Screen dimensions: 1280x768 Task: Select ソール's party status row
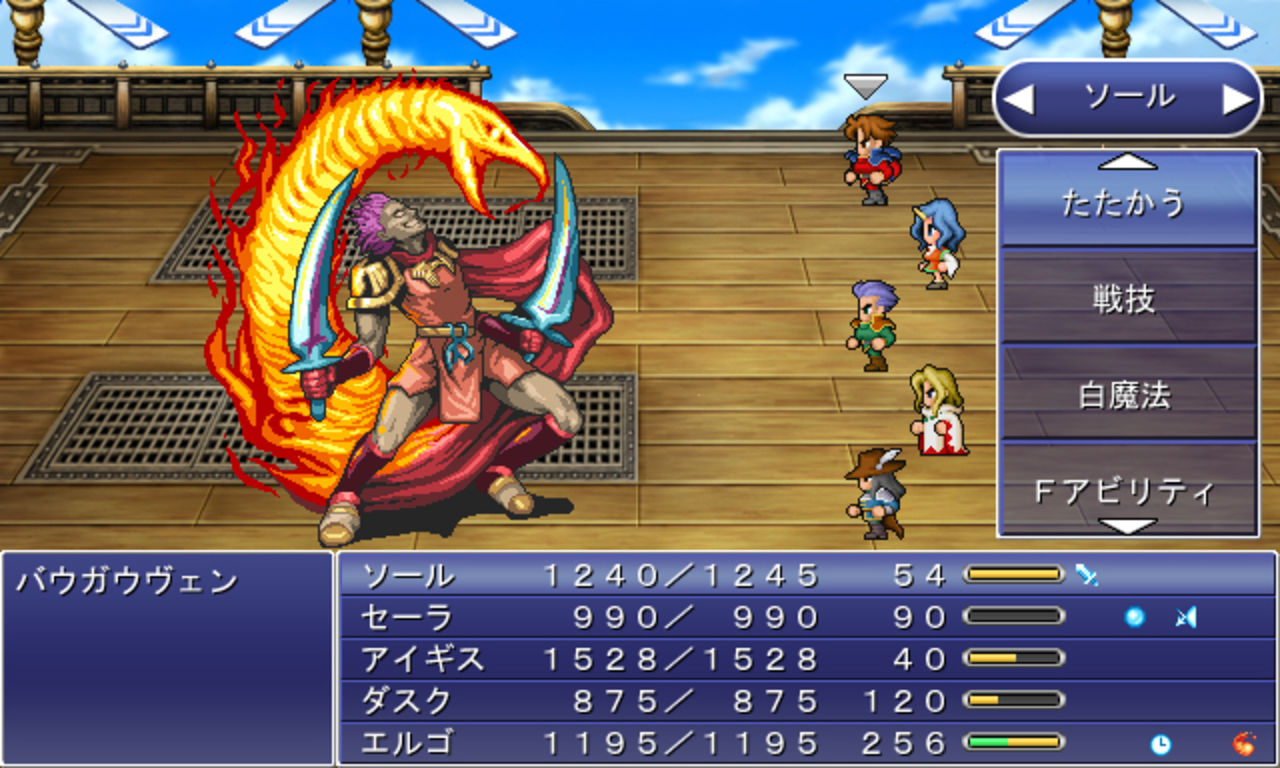[806, 575]
